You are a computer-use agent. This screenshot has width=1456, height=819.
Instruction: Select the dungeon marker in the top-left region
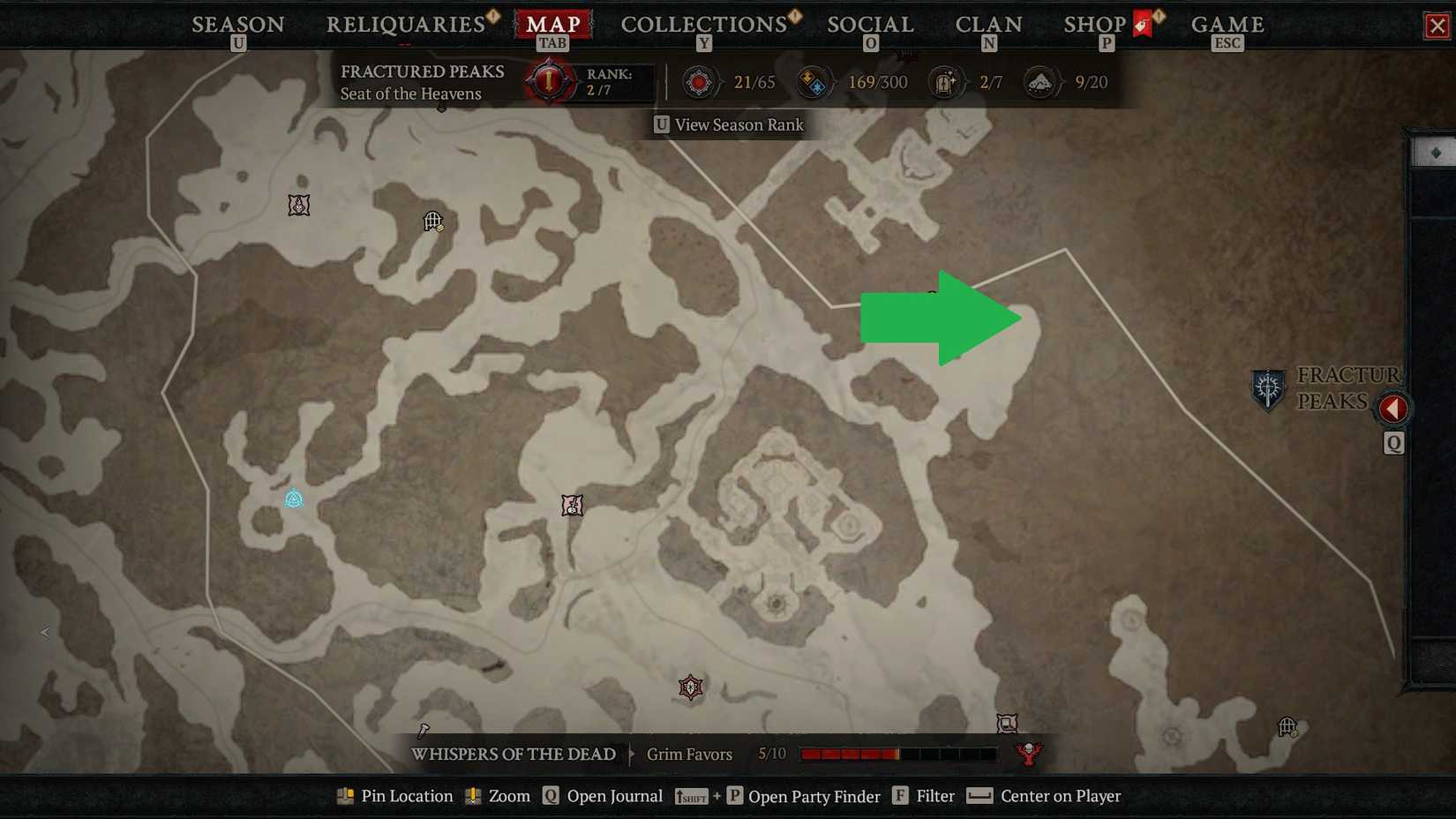click(x=298, y=204)
